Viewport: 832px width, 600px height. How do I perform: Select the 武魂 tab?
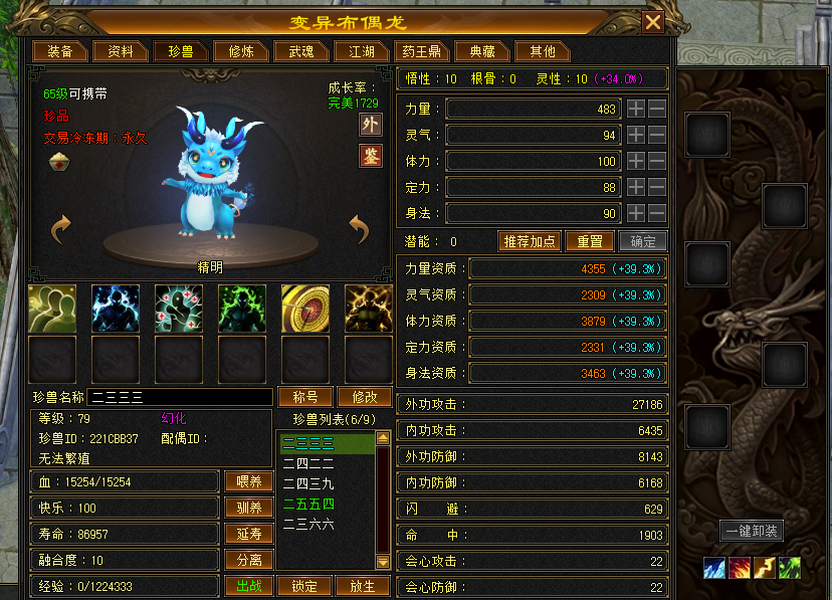[x=301, y=51]
